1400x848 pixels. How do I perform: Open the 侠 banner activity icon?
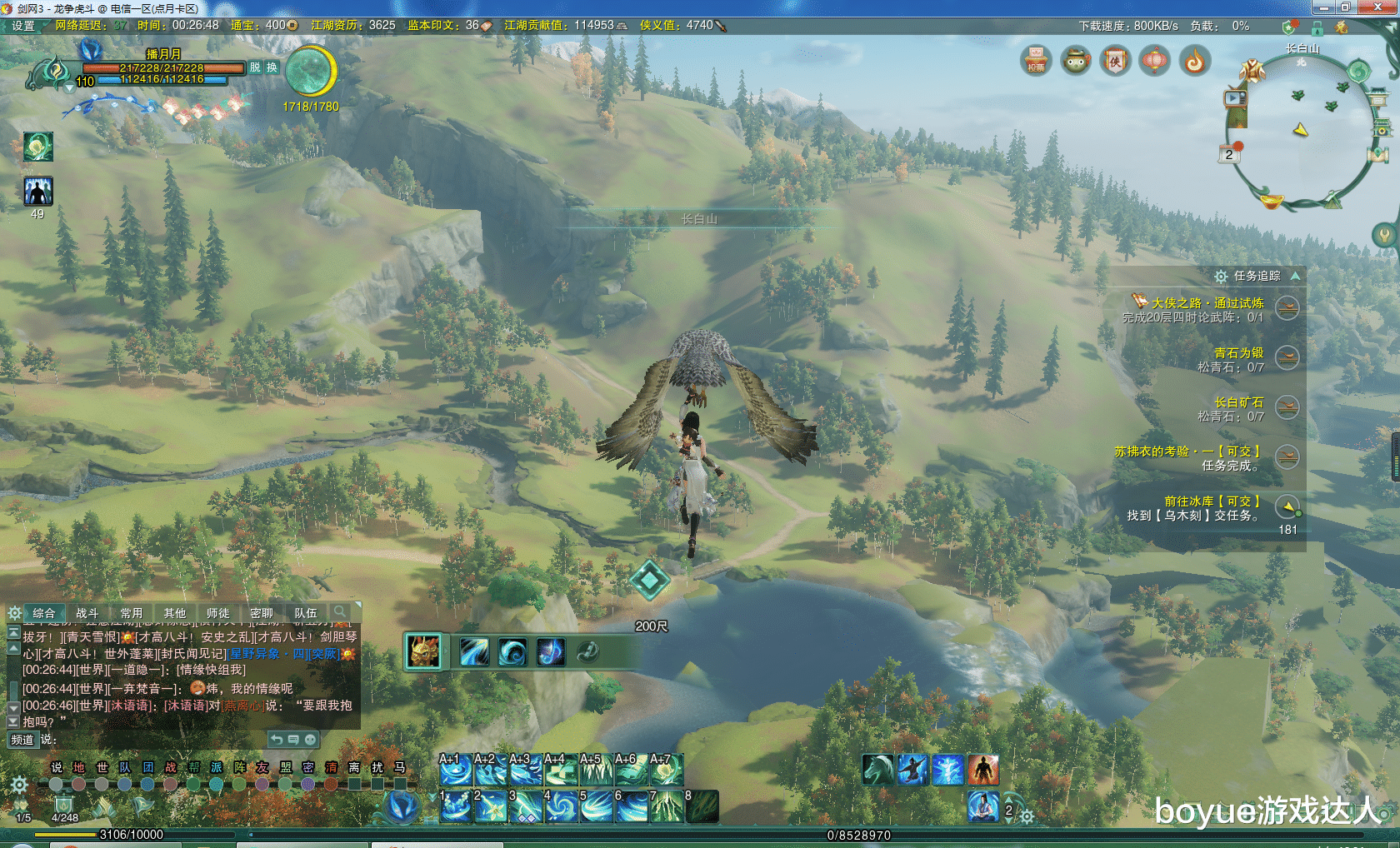[x=1115, y=61]
